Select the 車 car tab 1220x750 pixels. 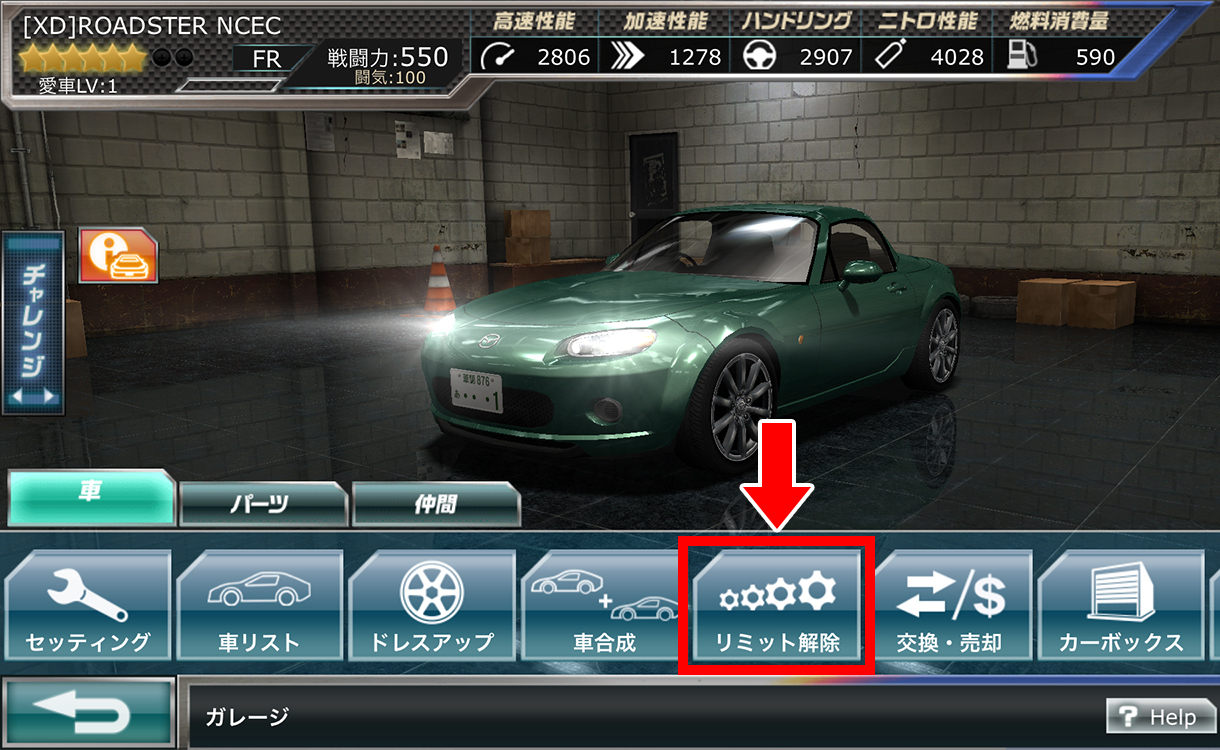pyautogui.click(x=91, y=497)
